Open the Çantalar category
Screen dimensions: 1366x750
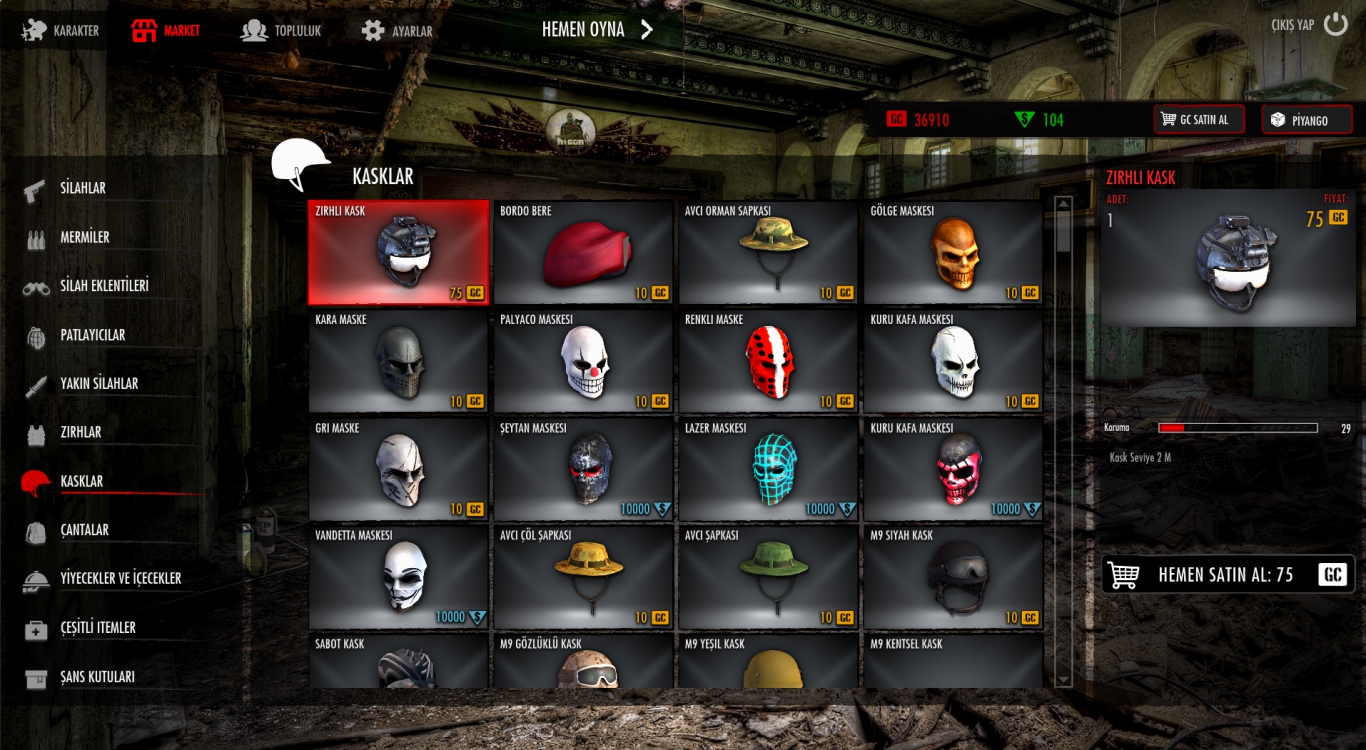84,530
